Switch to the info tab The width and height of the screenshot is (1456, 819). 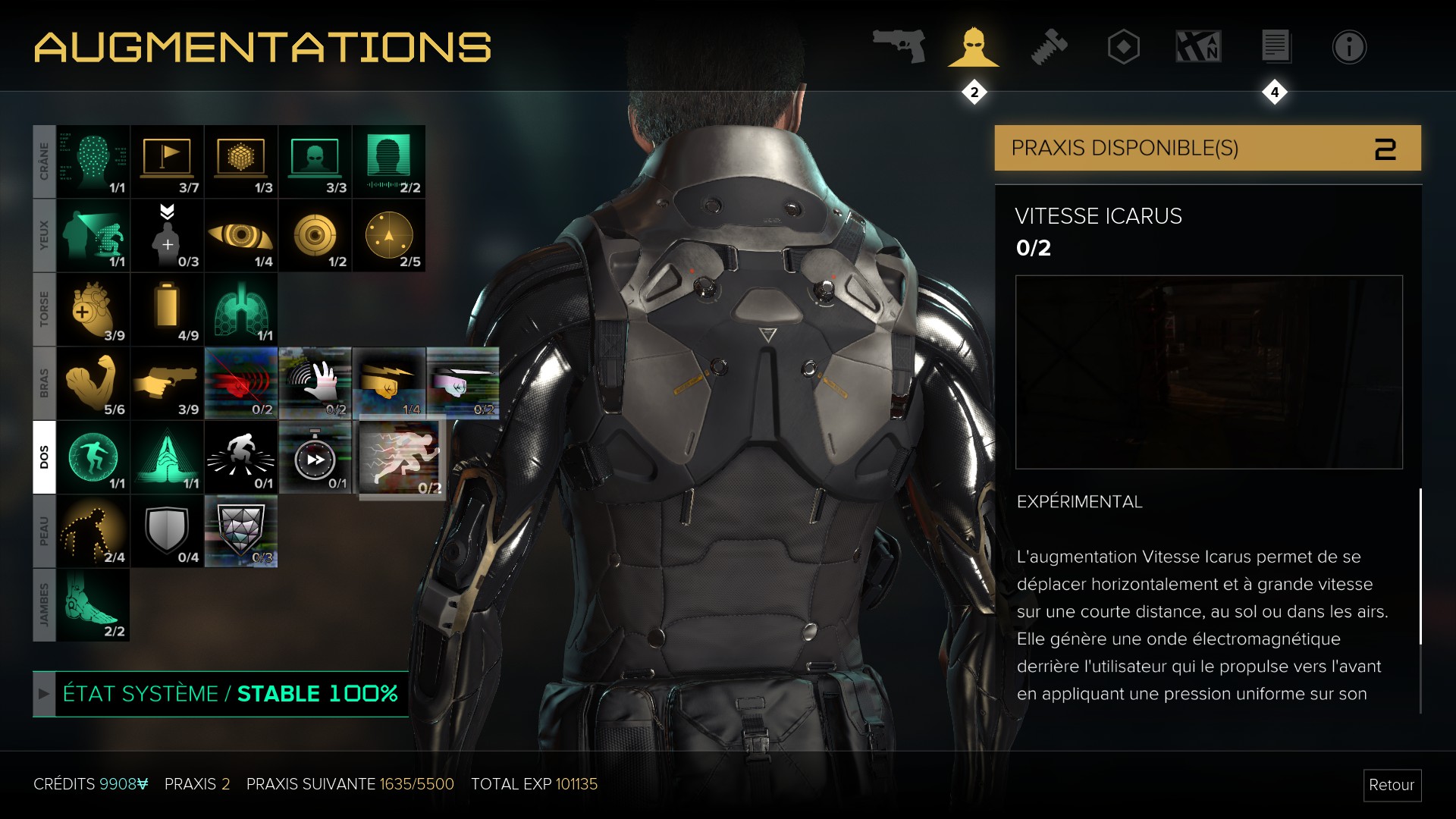point(1348,47)
